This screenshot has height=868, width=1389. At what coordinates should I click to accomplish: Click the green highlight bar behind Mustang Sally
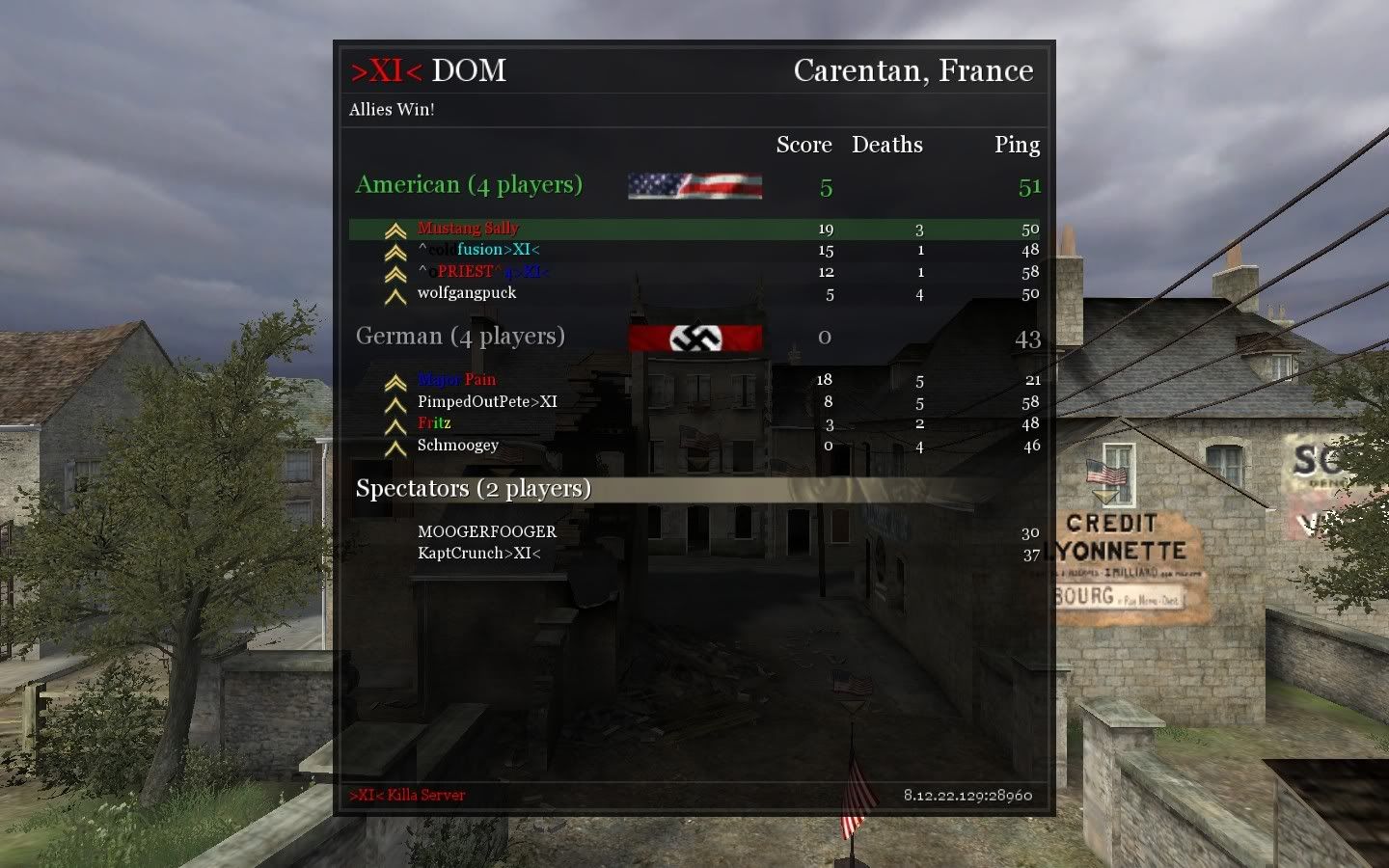[675, 229]
